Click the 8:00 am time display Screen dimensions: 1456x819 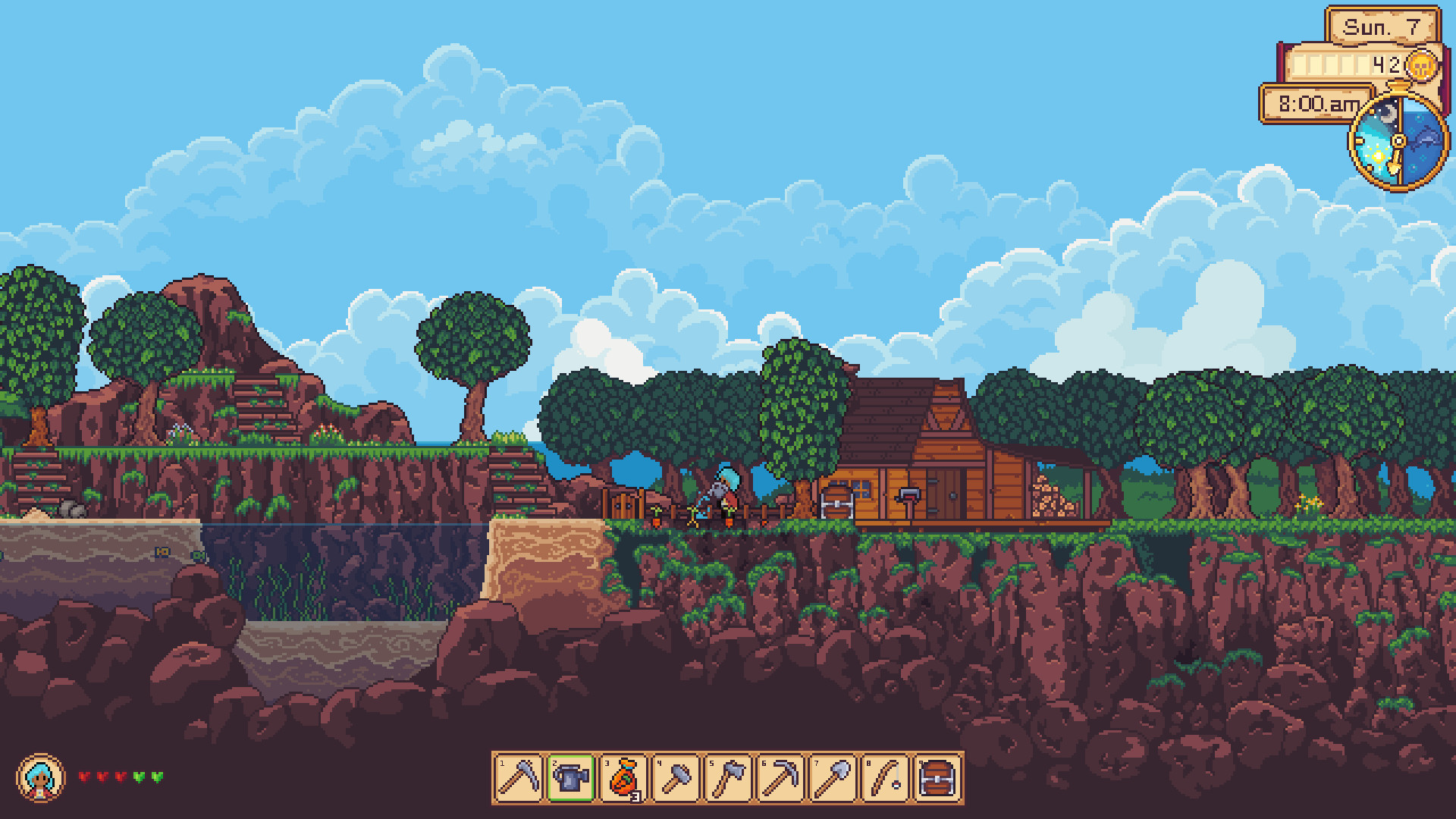pyautogui.click(x=1318, y=105)
